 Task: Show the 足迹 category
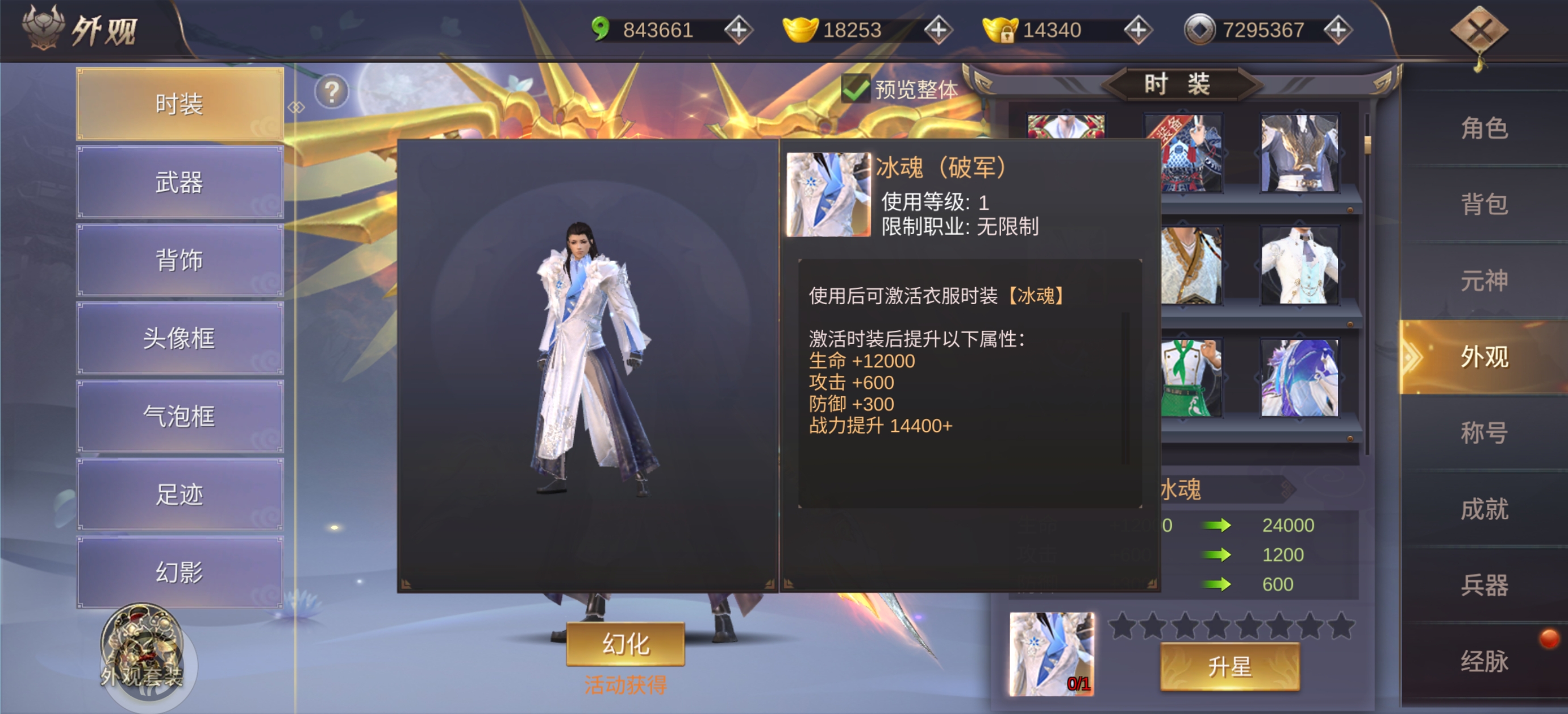[x=180, y=494]
